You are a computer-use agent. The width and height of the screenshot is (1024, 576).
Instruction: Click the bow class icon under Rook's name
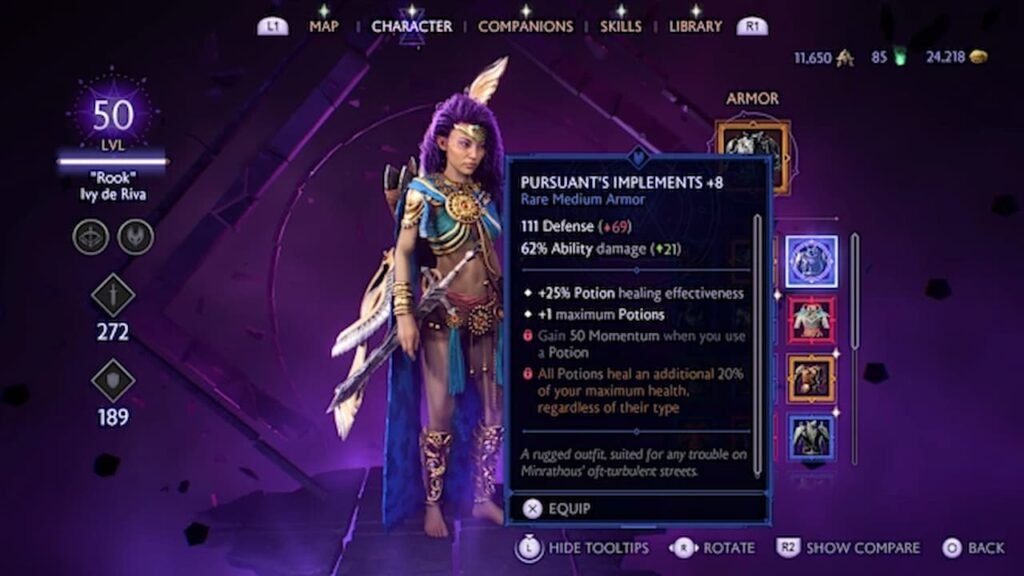[90, 237]
